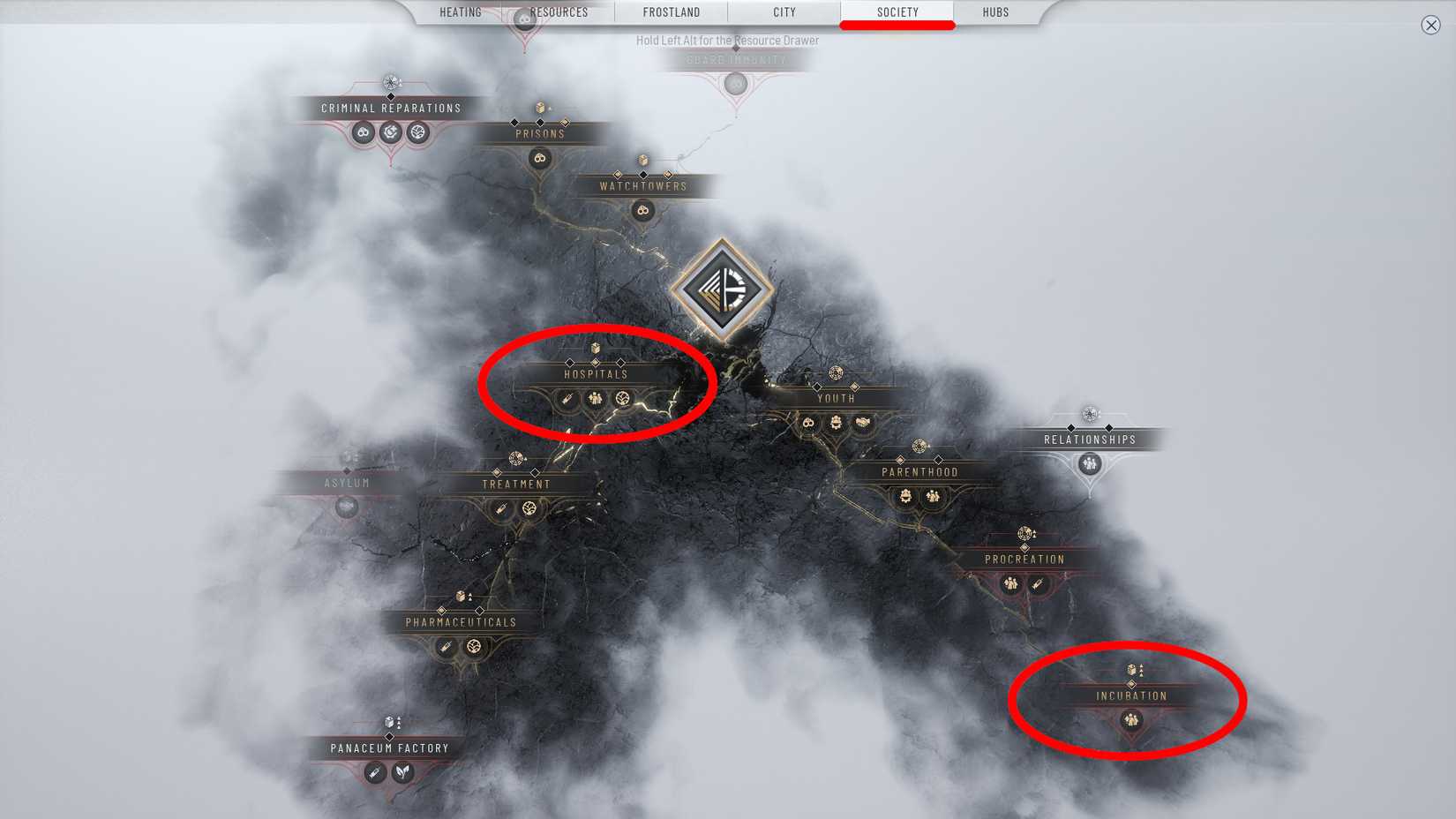
Task: Select the family icon under Incubation
Action: click(1130, 721)
